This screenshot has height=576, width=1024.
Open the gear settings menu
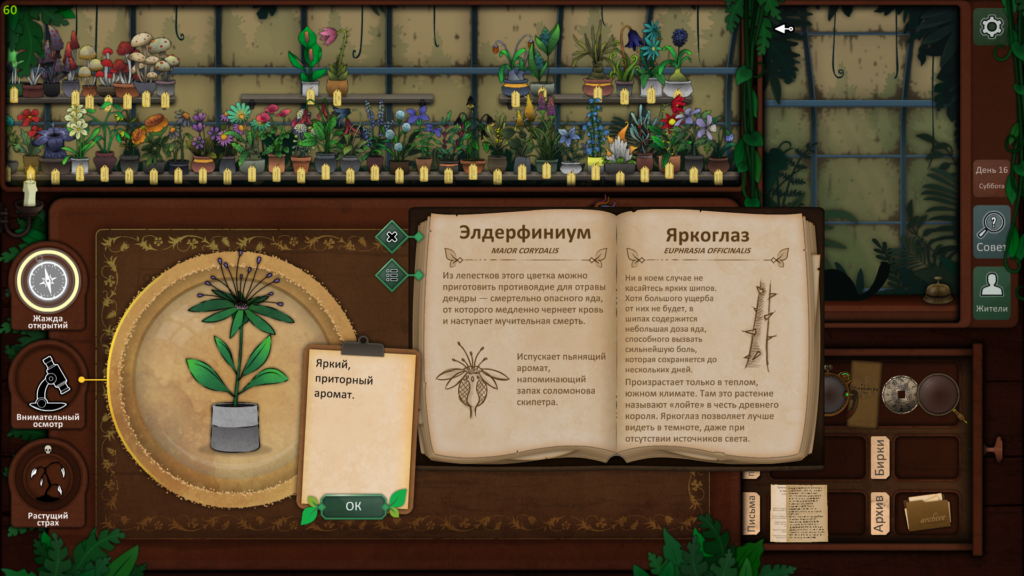991,27
